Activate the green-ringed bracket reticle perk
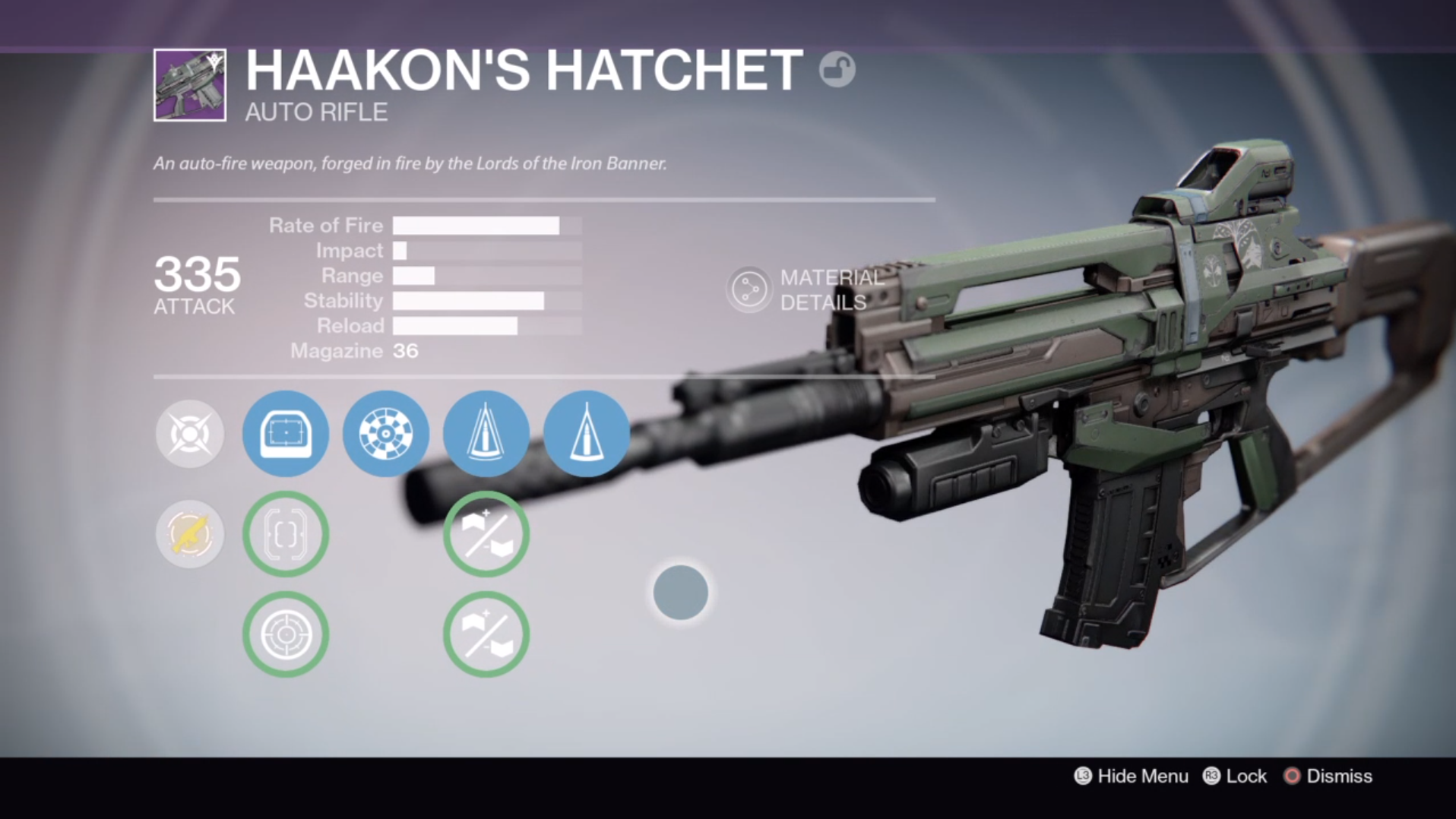1456x819 pixels. 286,534
